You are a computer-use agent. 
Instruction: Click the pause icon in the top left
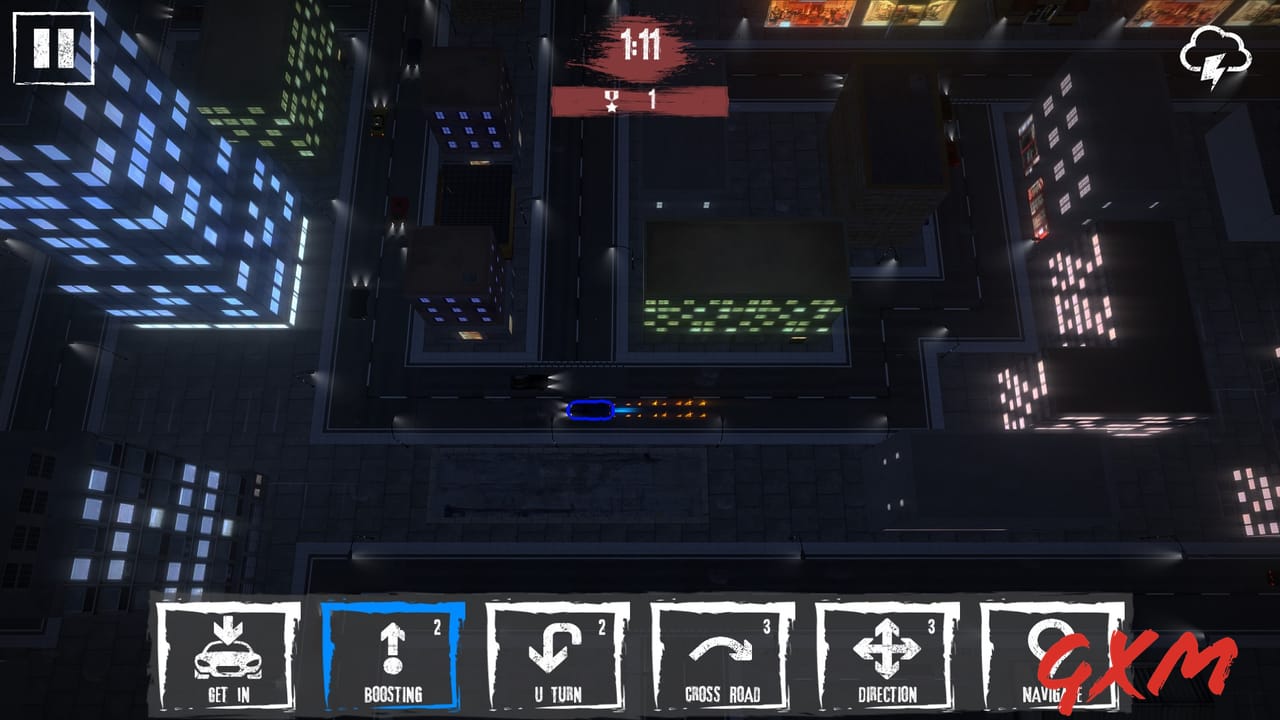pos(55,47)
